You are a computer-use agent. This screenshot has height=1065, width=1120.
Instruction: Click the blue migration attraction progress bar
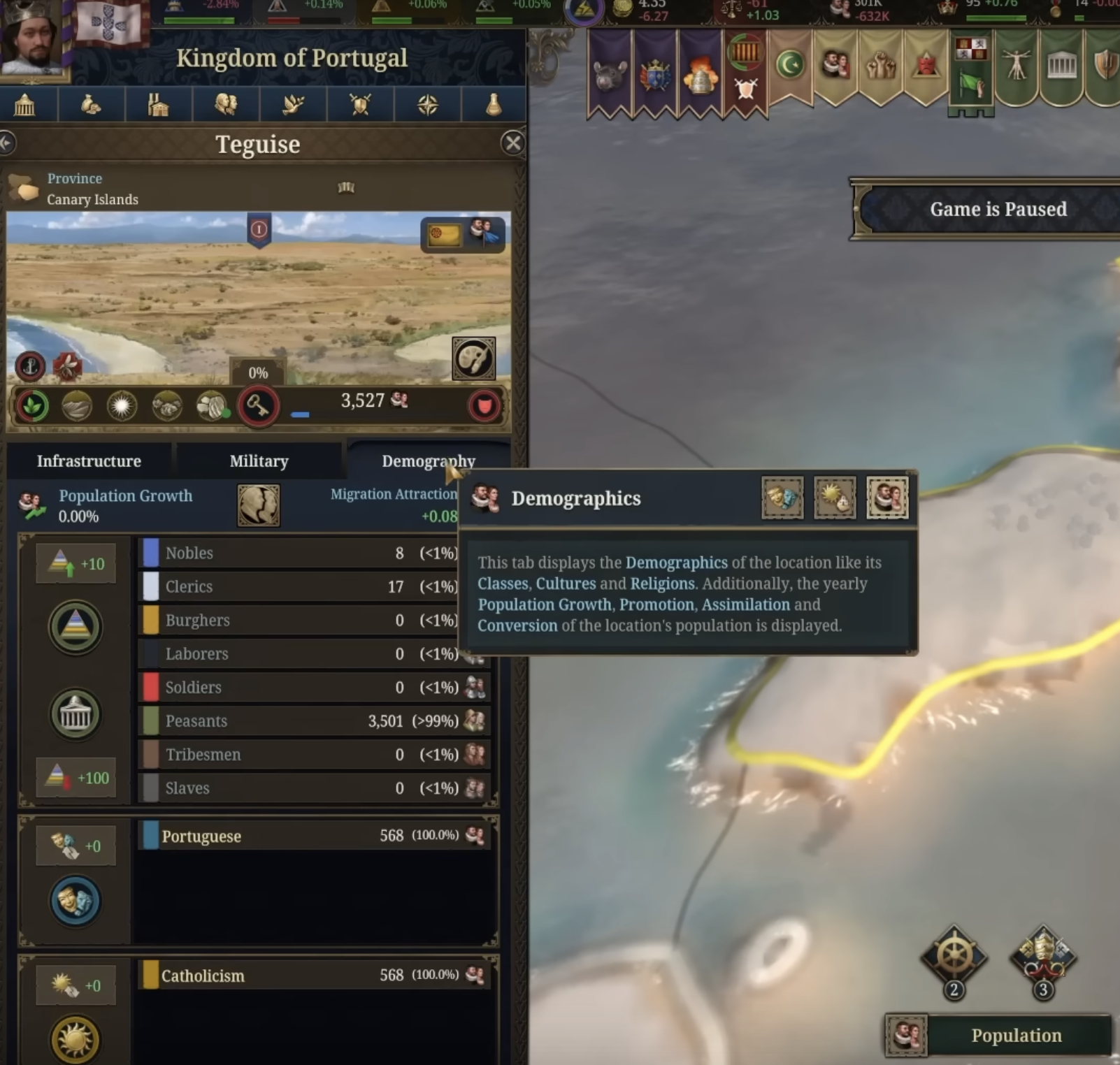coord(301,414)
